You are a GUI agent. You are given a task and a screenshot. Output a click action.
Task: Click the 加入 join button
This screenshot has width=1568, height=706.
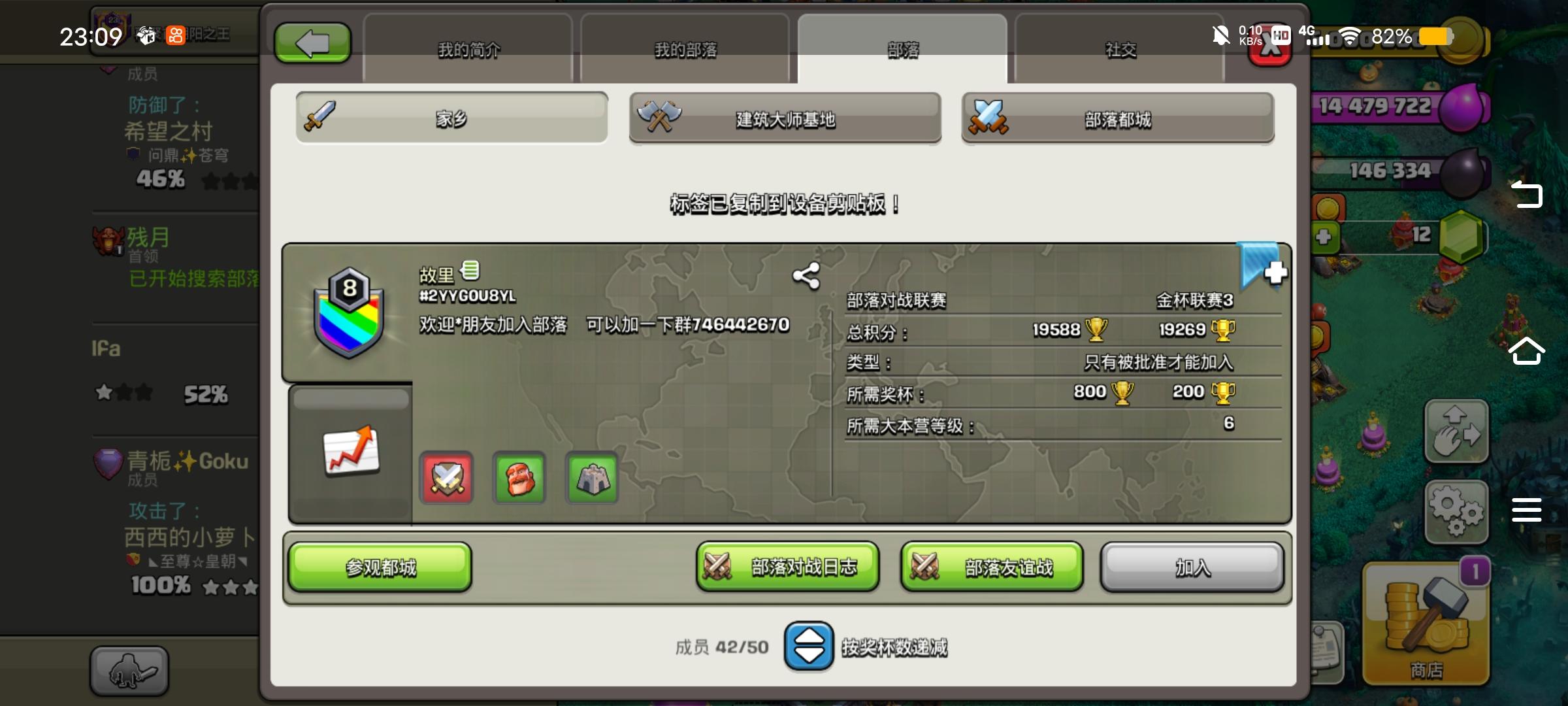click(1190, 568)
